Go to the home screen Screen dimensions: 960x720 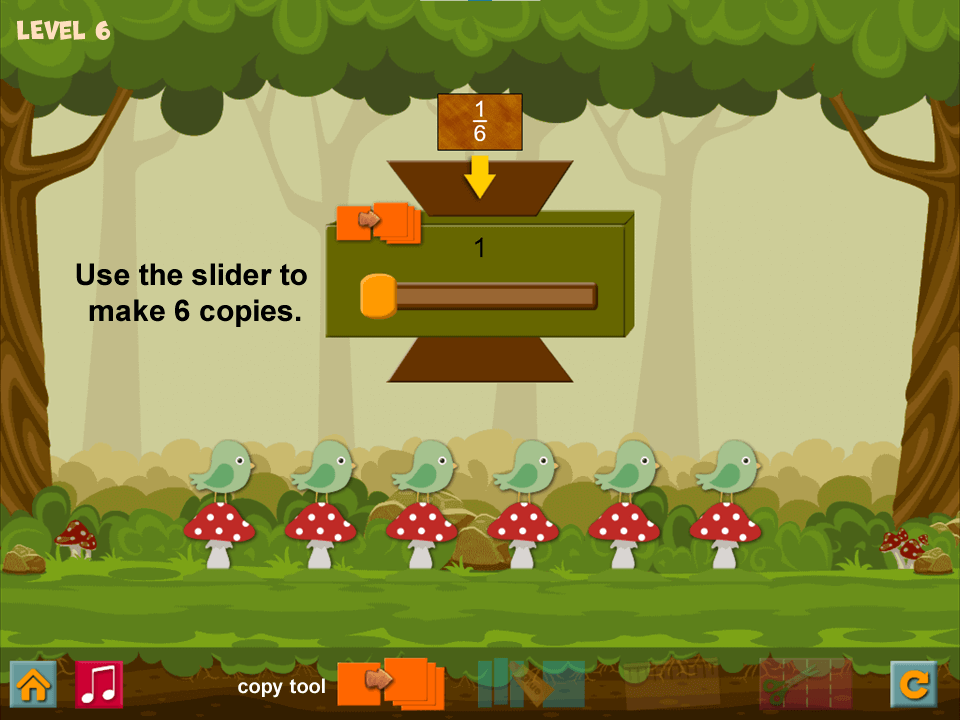33,684
